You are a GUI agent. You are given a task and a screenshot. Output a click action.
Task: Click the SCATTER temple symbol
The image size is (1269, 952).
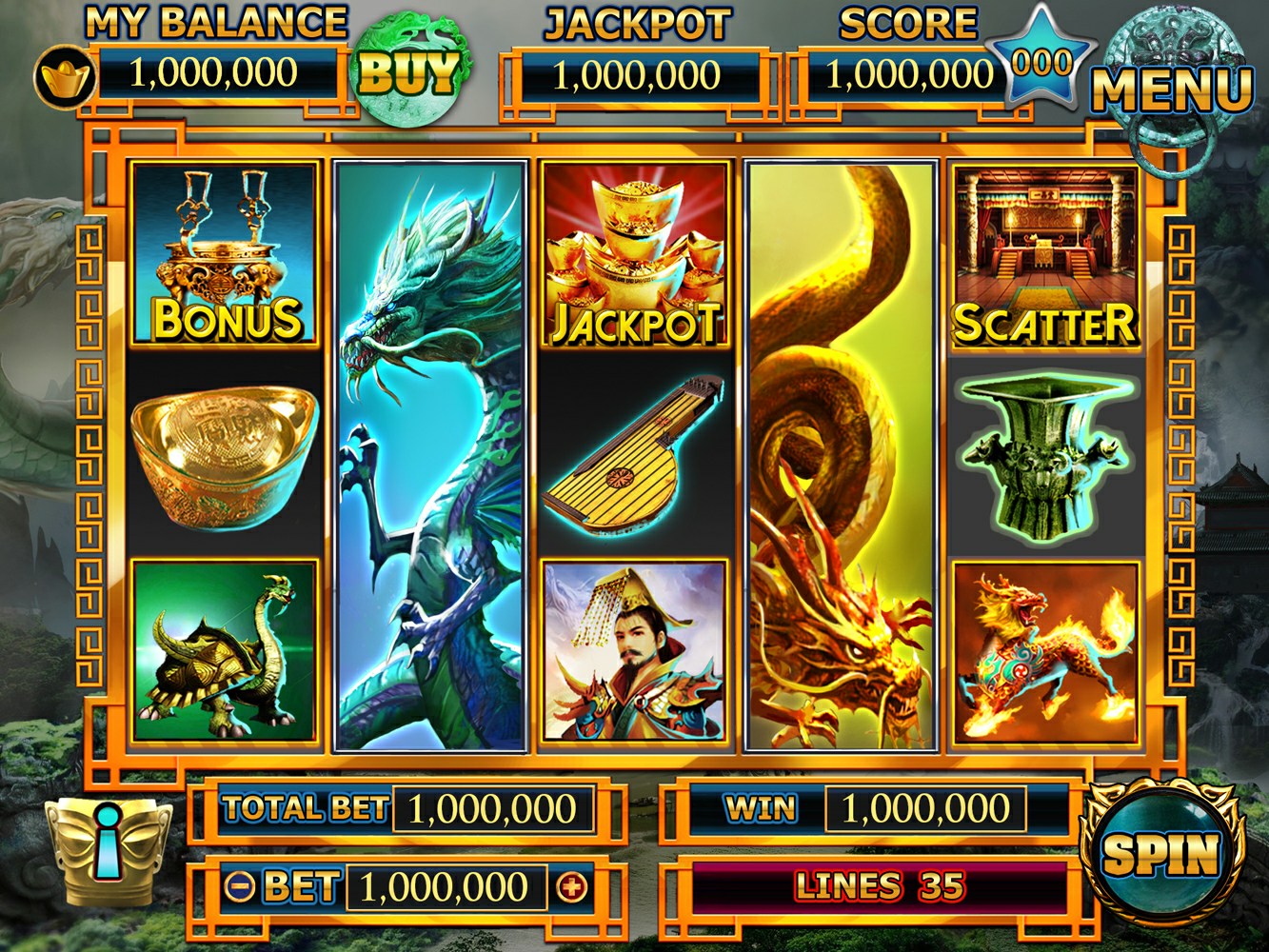coord(1043,253)
